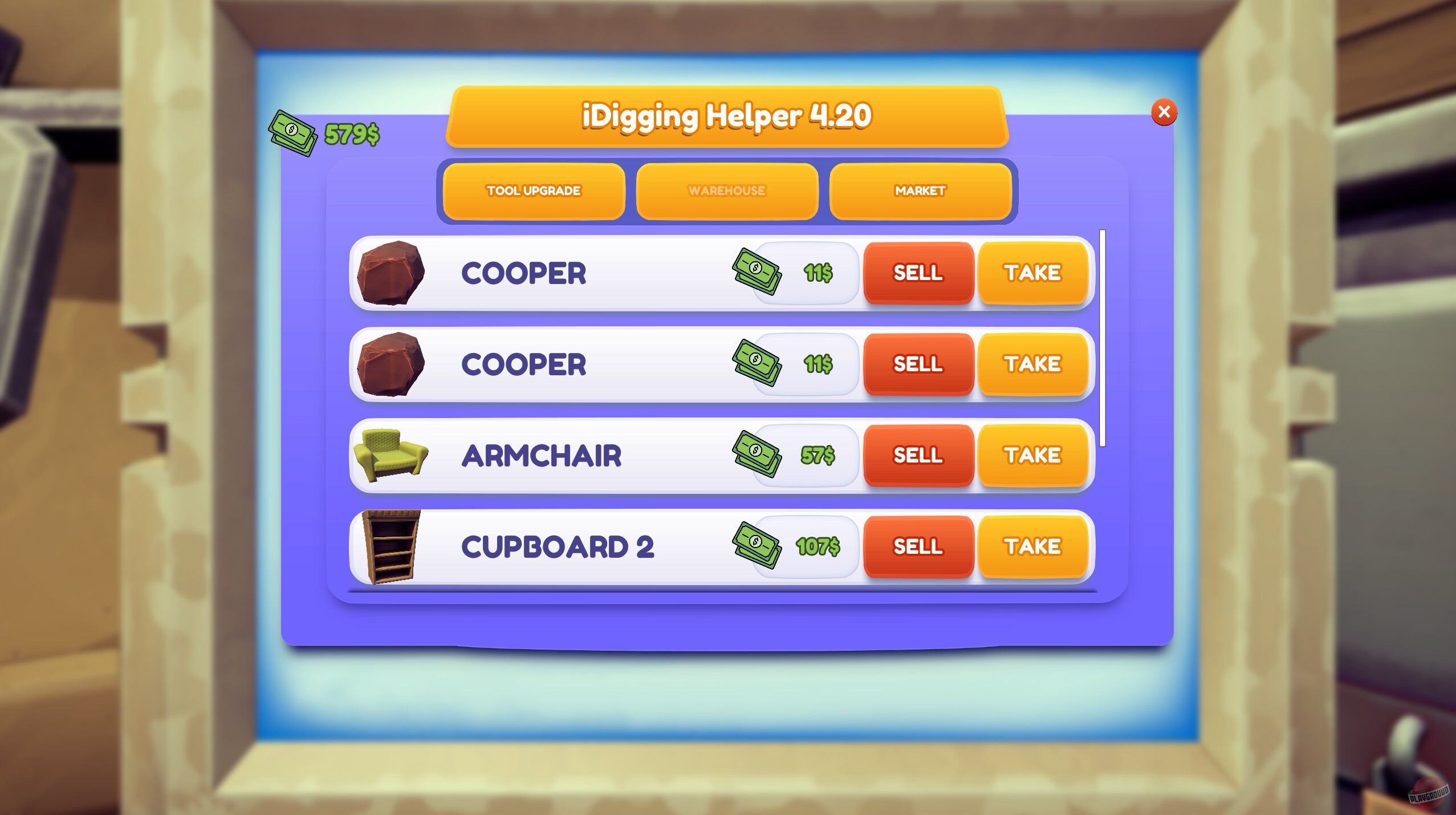Switch to the MARKET tab

(x=920, y=191)
